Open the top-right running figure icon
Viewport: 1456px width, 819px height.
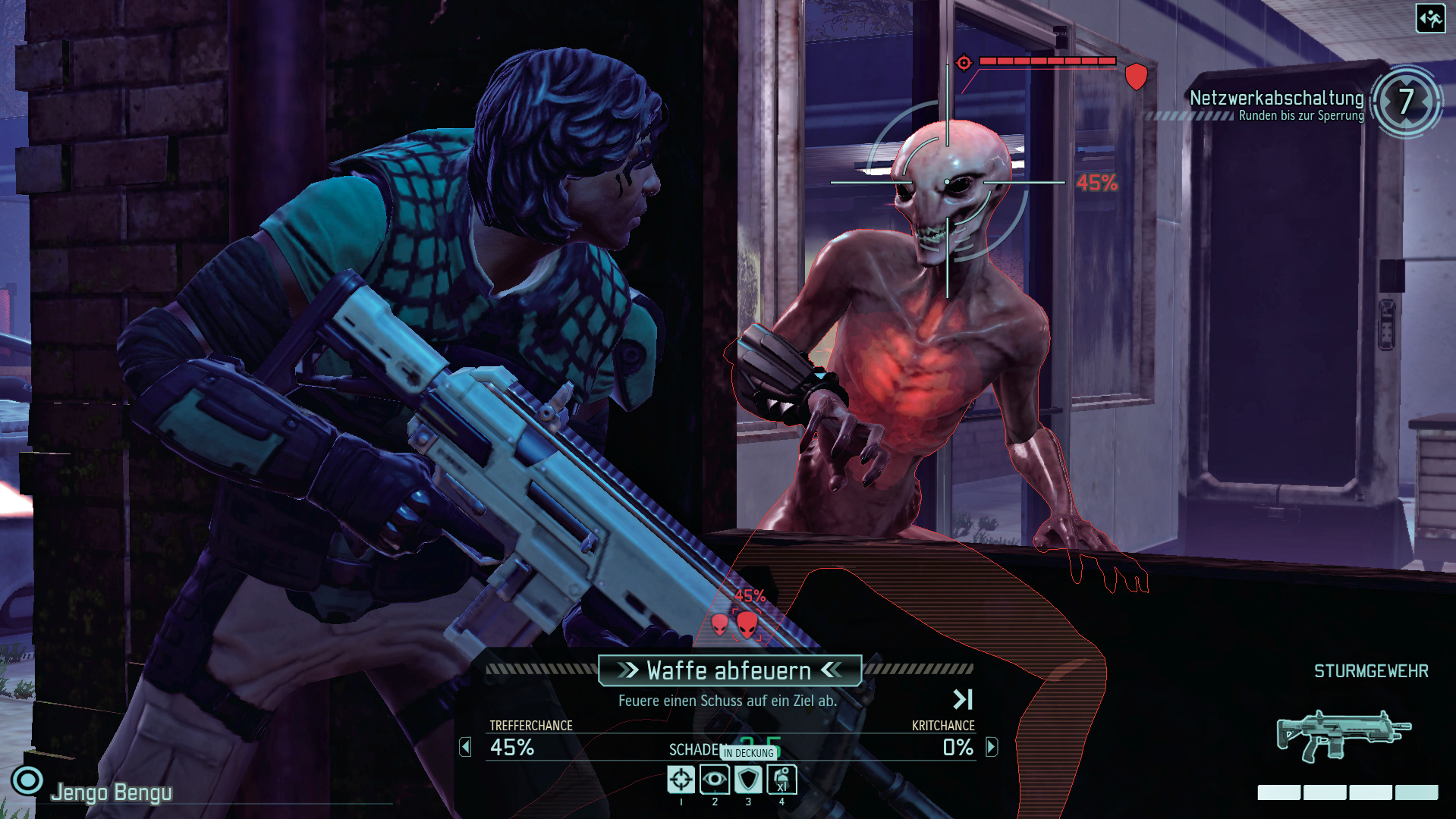1430,18
